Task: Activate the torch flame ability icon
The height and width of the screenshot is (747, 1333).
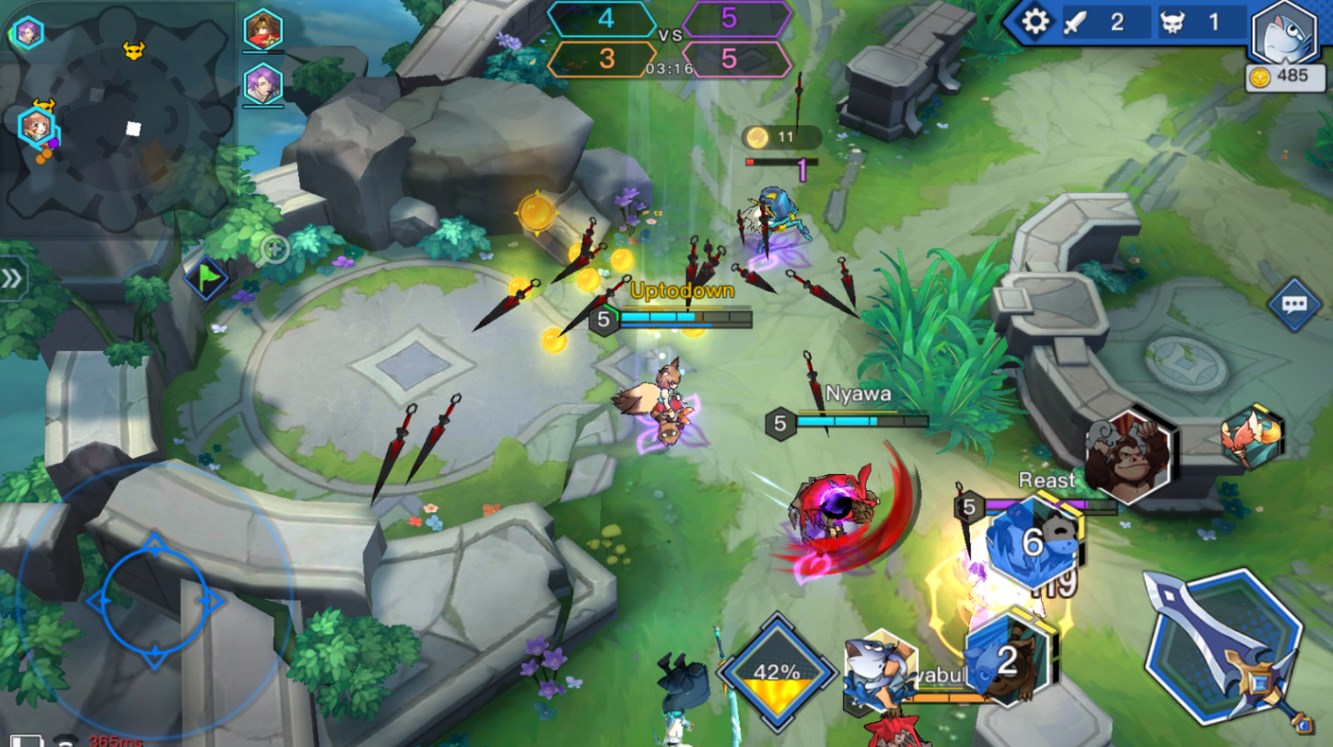Action: tap(1251, 436)
